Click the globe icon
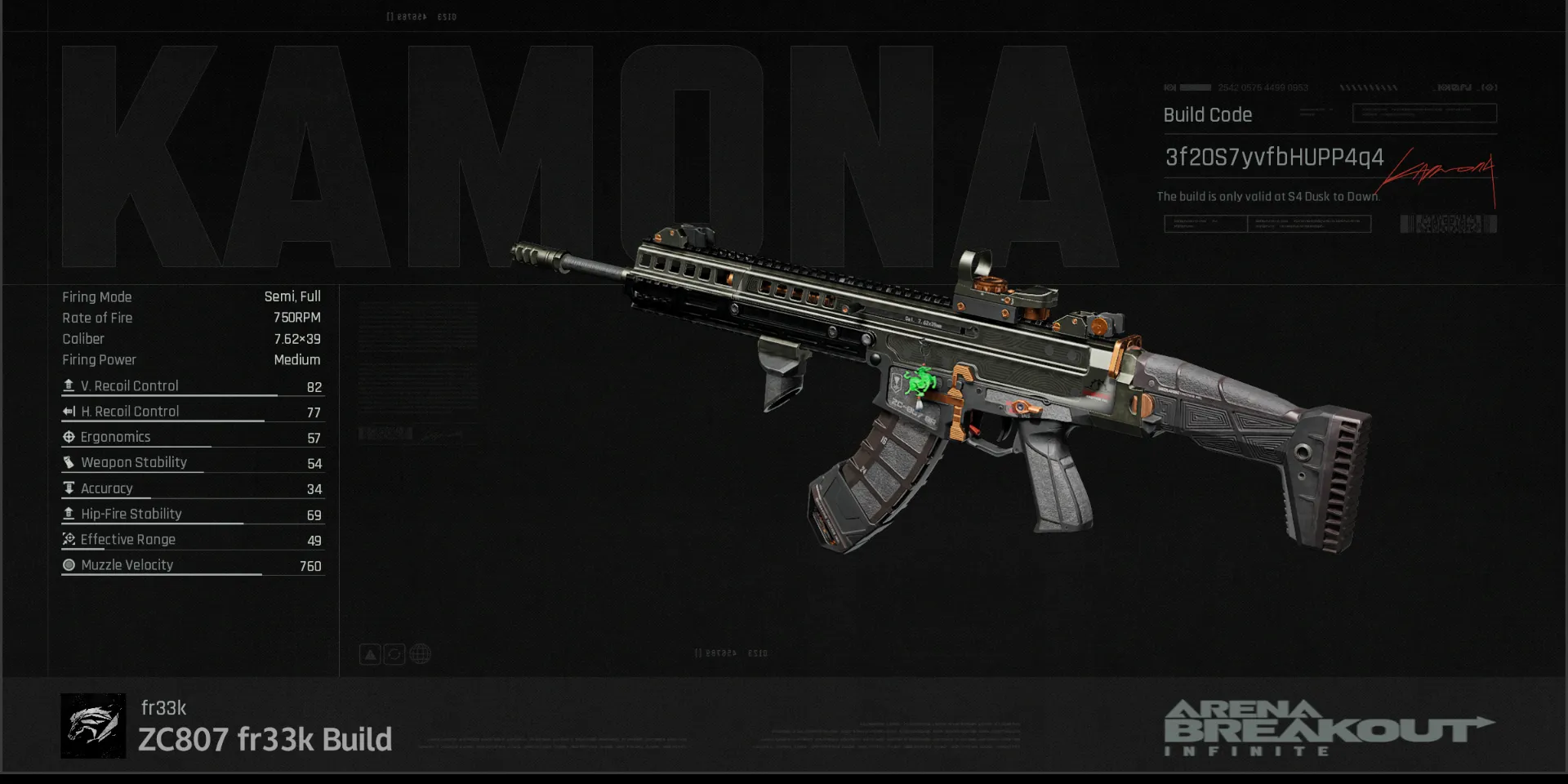The image size is (1568, 784). [x=420, y=654]
